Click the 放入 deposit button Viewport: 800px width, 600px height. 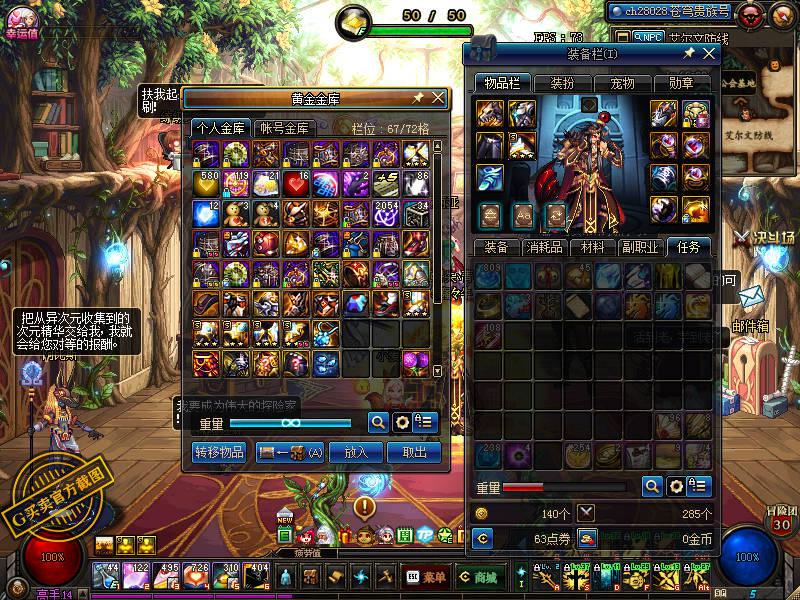coord(356,452)
